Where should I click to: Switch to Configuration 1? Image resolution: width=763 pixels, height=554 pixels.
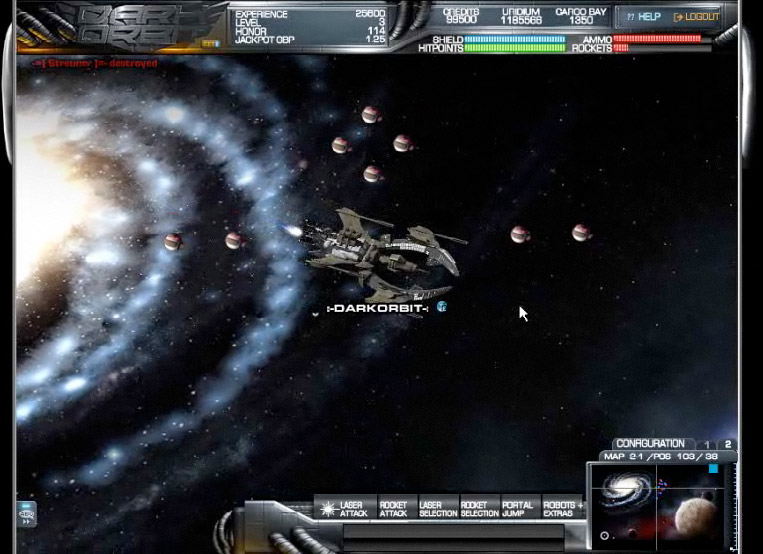click(x=708, y=444)
